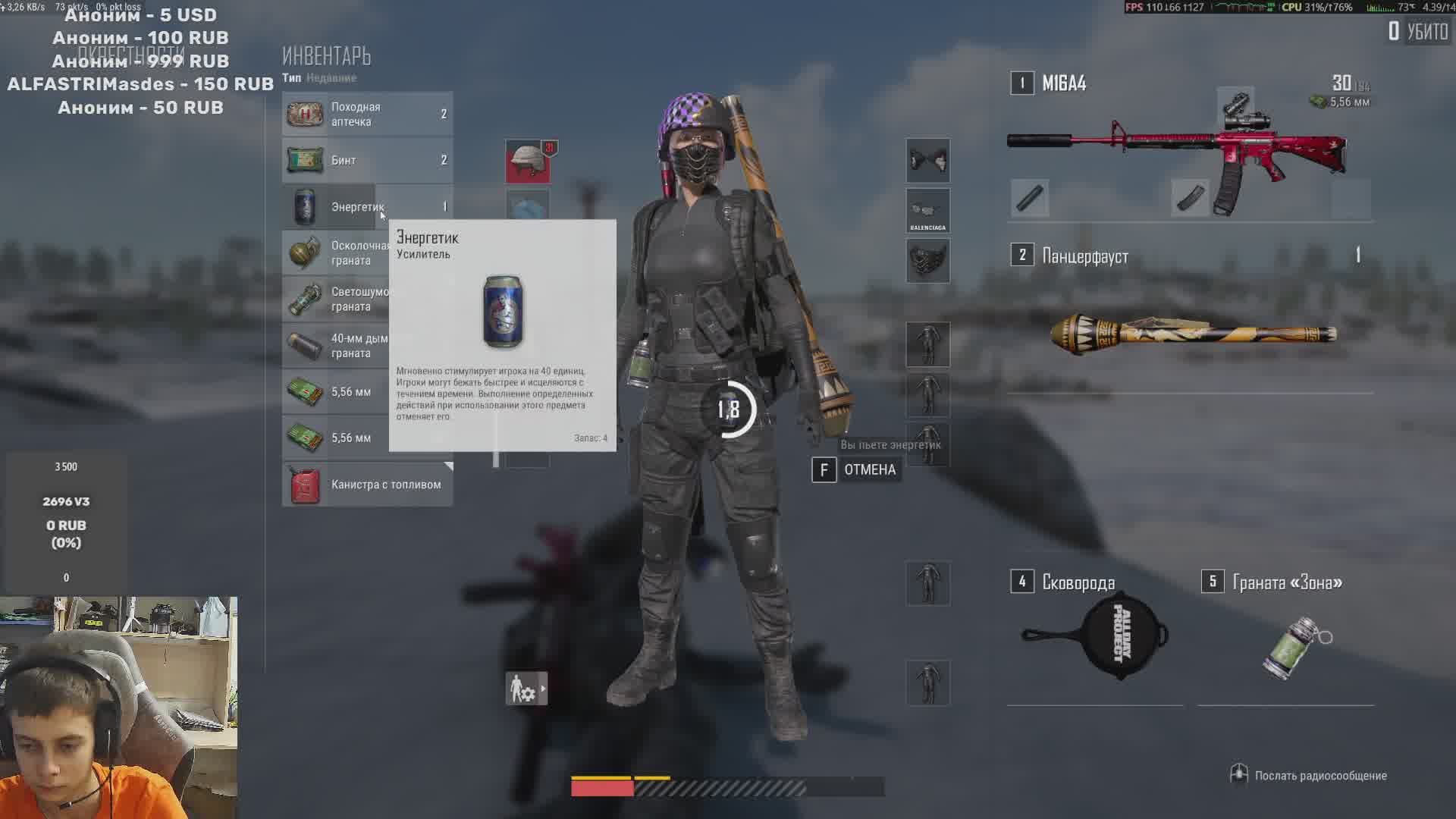
Task: Select the black face mask cosmetic slot
Action: (927, 261)
